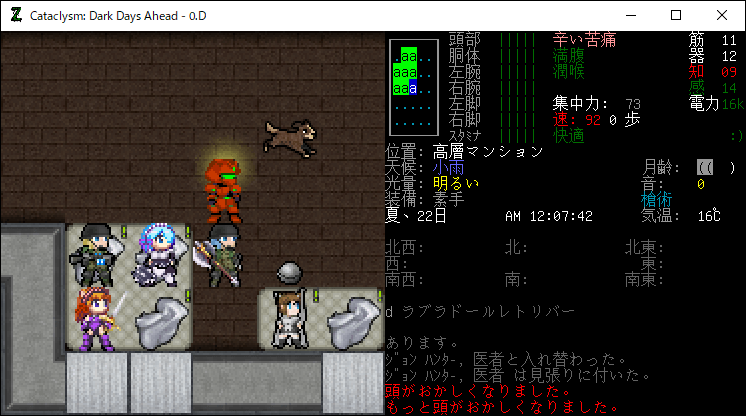746x416 pixels.
Task: Click the green overmap minimap panel
Action: [x=413, y=86]
